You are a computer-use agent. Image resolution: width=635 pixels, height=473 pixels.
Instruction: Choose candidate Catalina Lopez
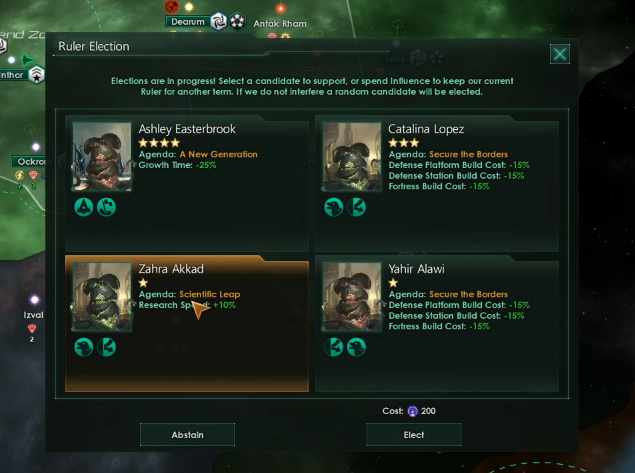click(436, 170)
